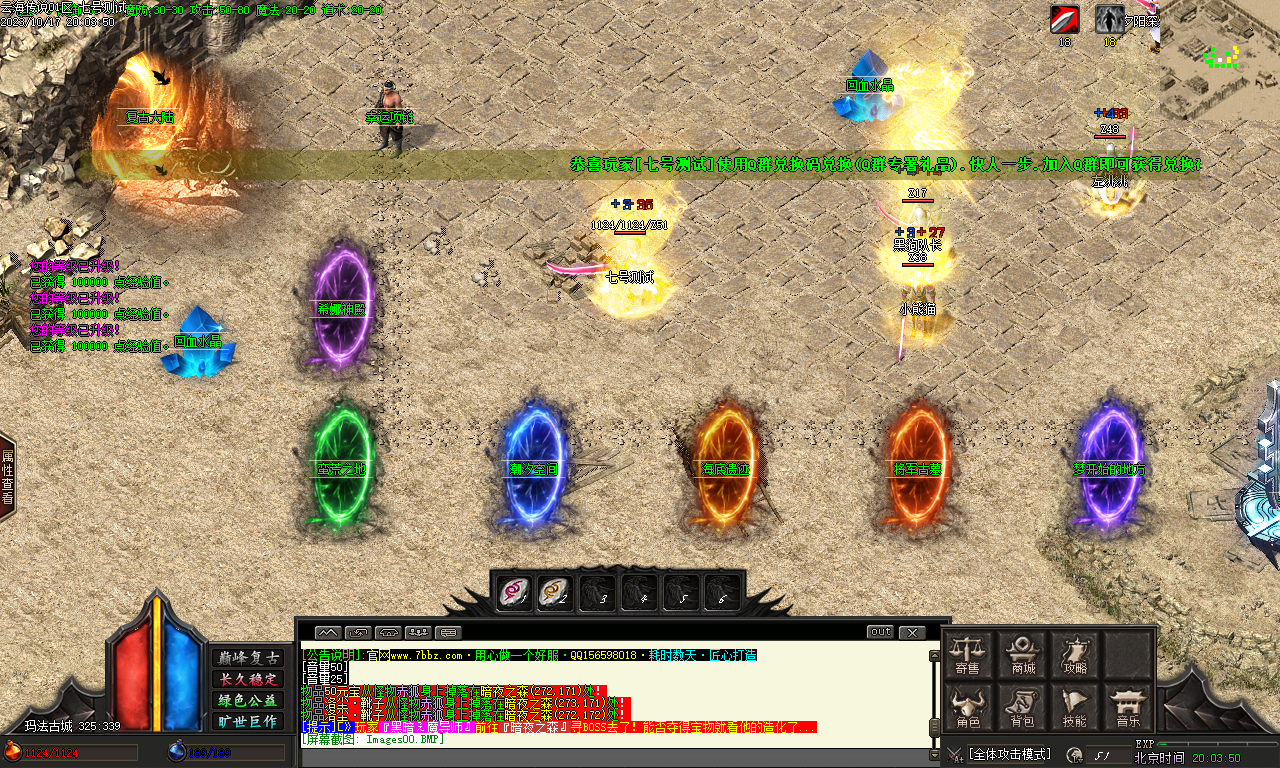1280x768 pixels.
Task: Open the 音乐 music panel
Action: 1129,708
